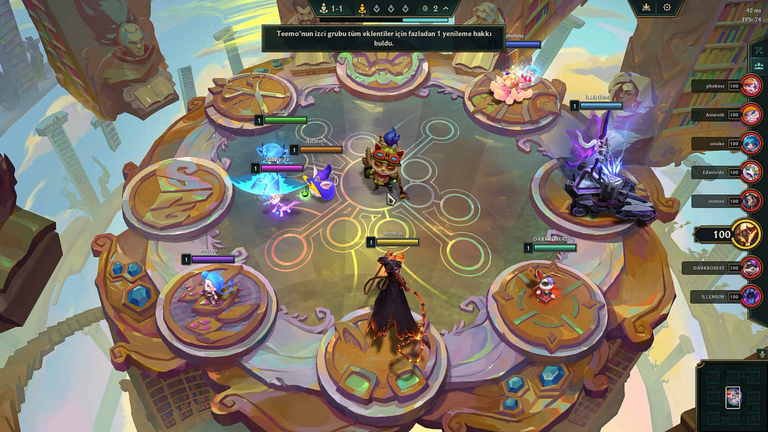Viewport: 768px width, 432px height.
Task: Toggle the microphone icon above the minimap
Action: point(761,353)
